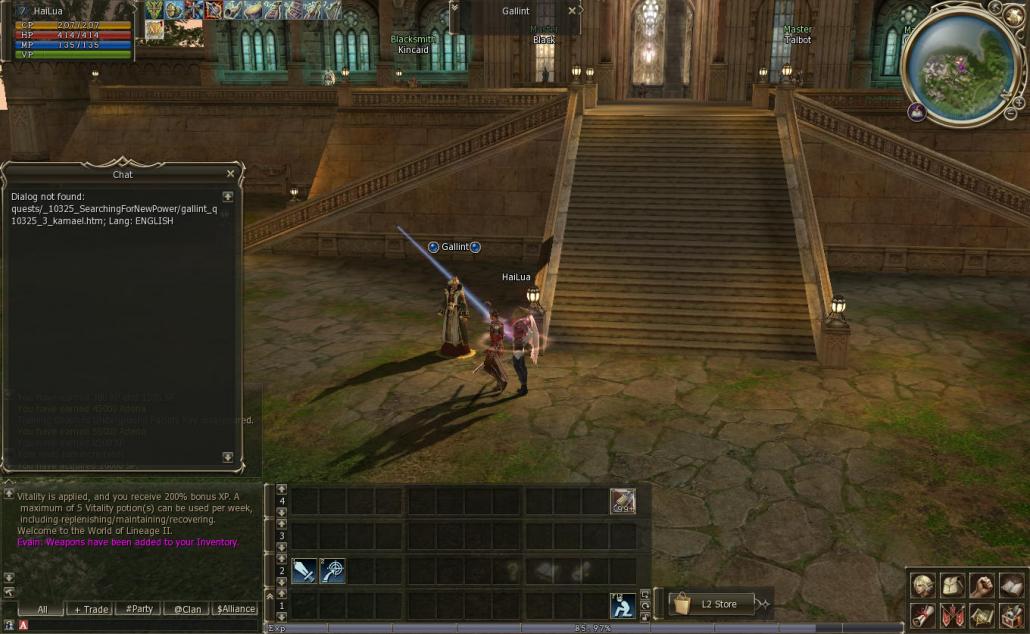Close the Chat dialog window
Viewport: 1030px width, 634px height.
tap(230, 174)
